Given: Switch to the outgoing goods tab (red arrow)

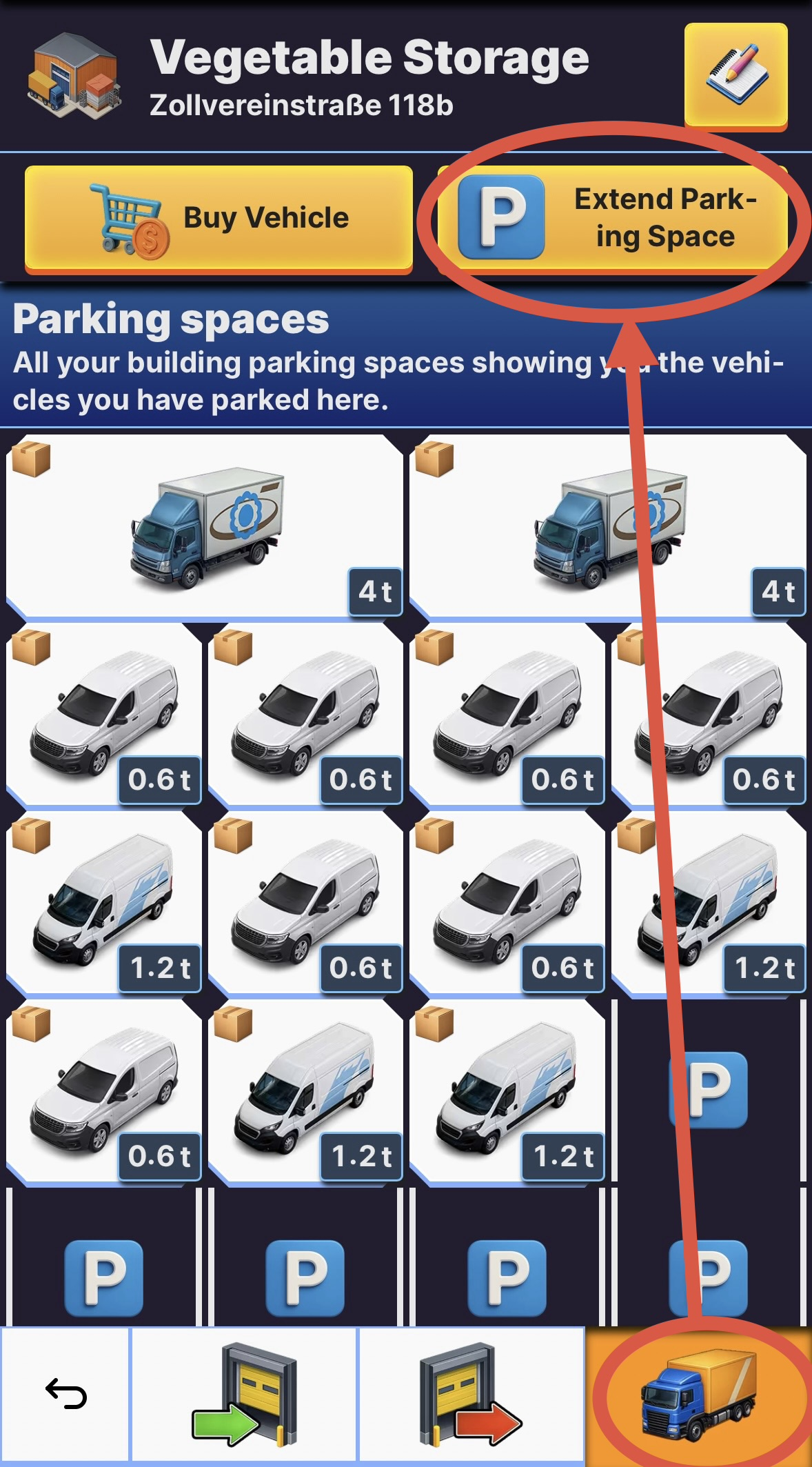Looking at the screenshot, I should (471, 1394).
